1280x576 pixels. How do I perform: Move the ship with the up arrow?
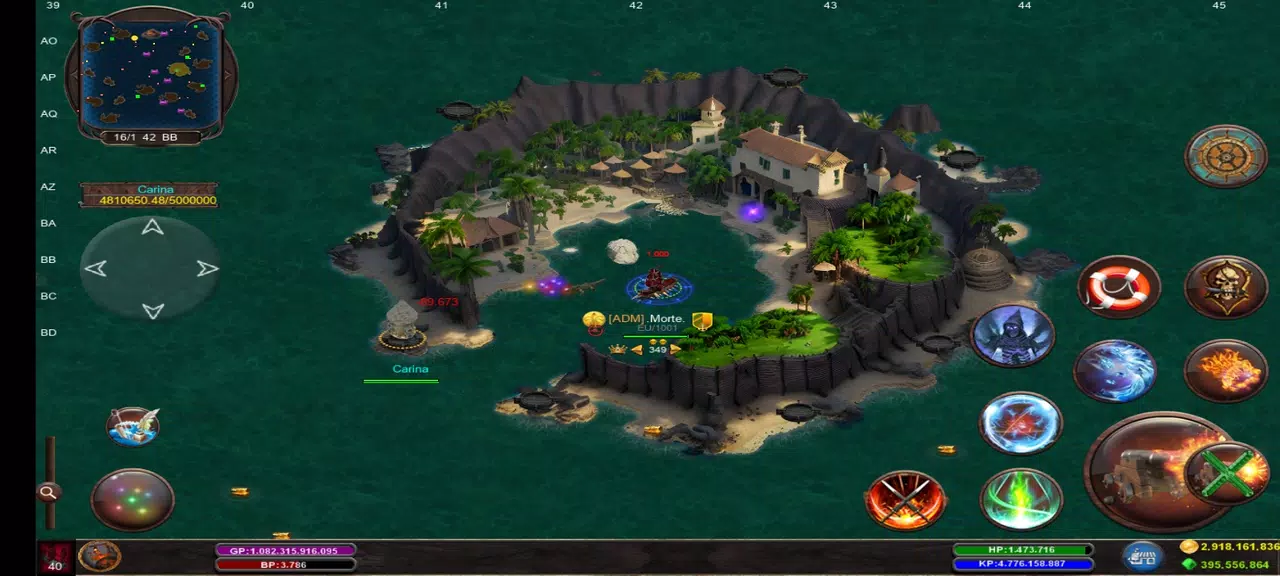click(x=152, y=228)
